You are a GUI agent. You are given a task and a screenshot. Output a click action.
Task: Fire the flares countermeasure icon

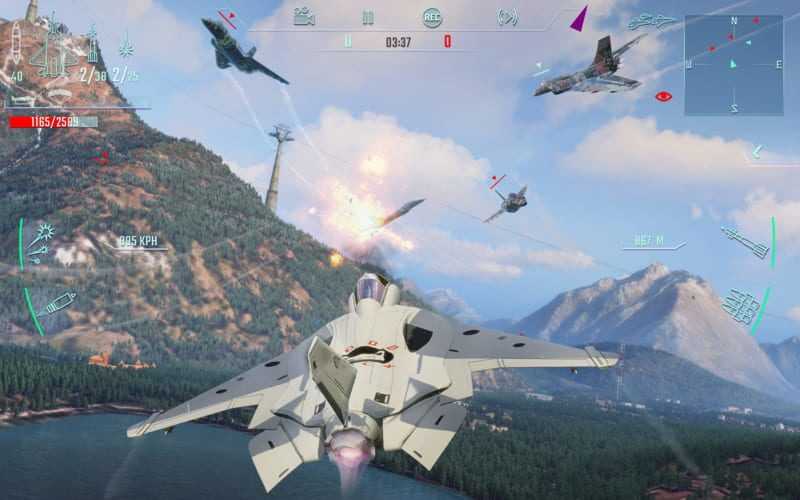pos(44,240)
